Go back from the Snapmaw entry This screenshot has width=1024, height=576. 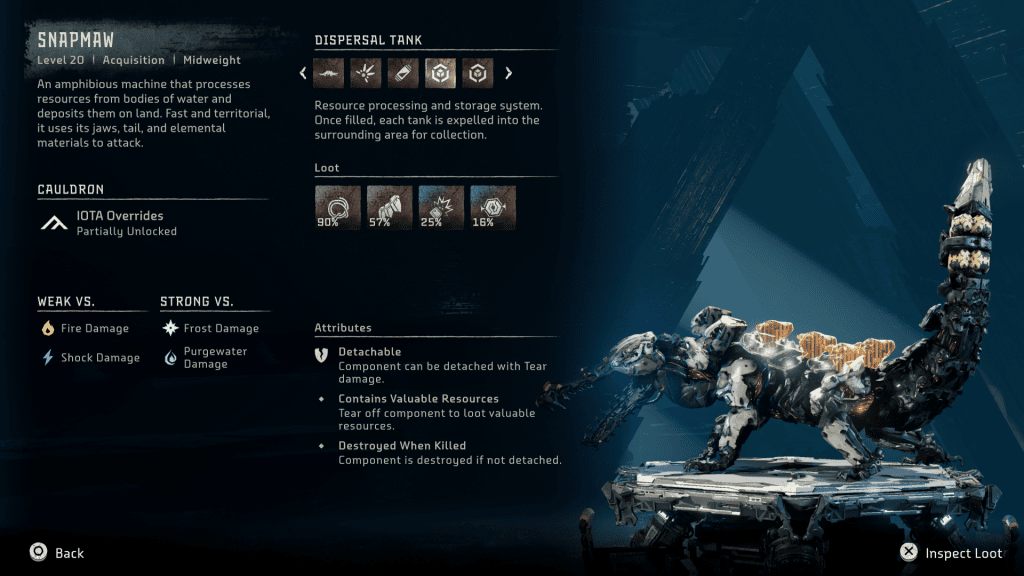tap(57, 552)
